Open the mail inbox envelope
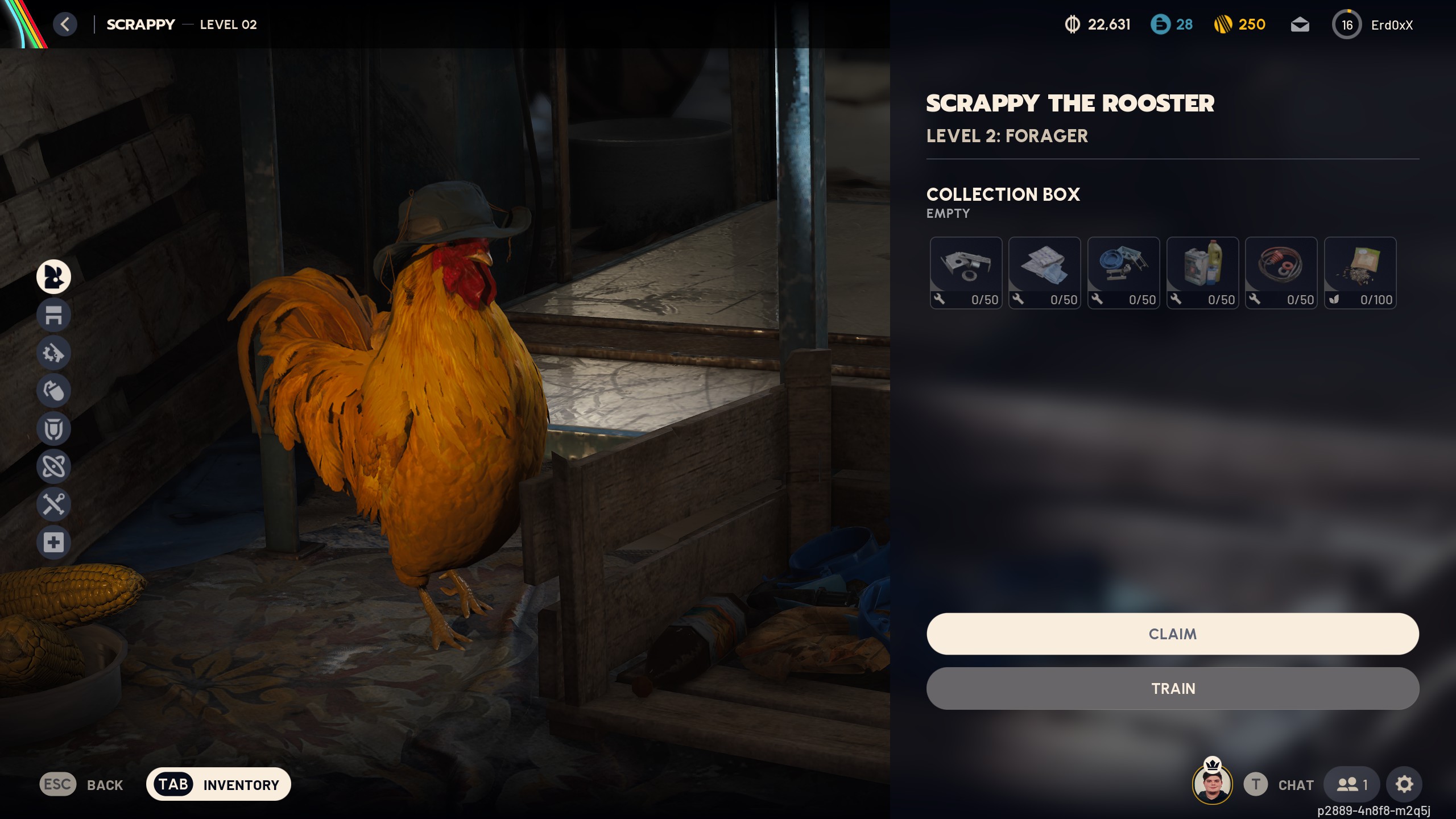1456x819 pixels. click(x=1300, y=25)
